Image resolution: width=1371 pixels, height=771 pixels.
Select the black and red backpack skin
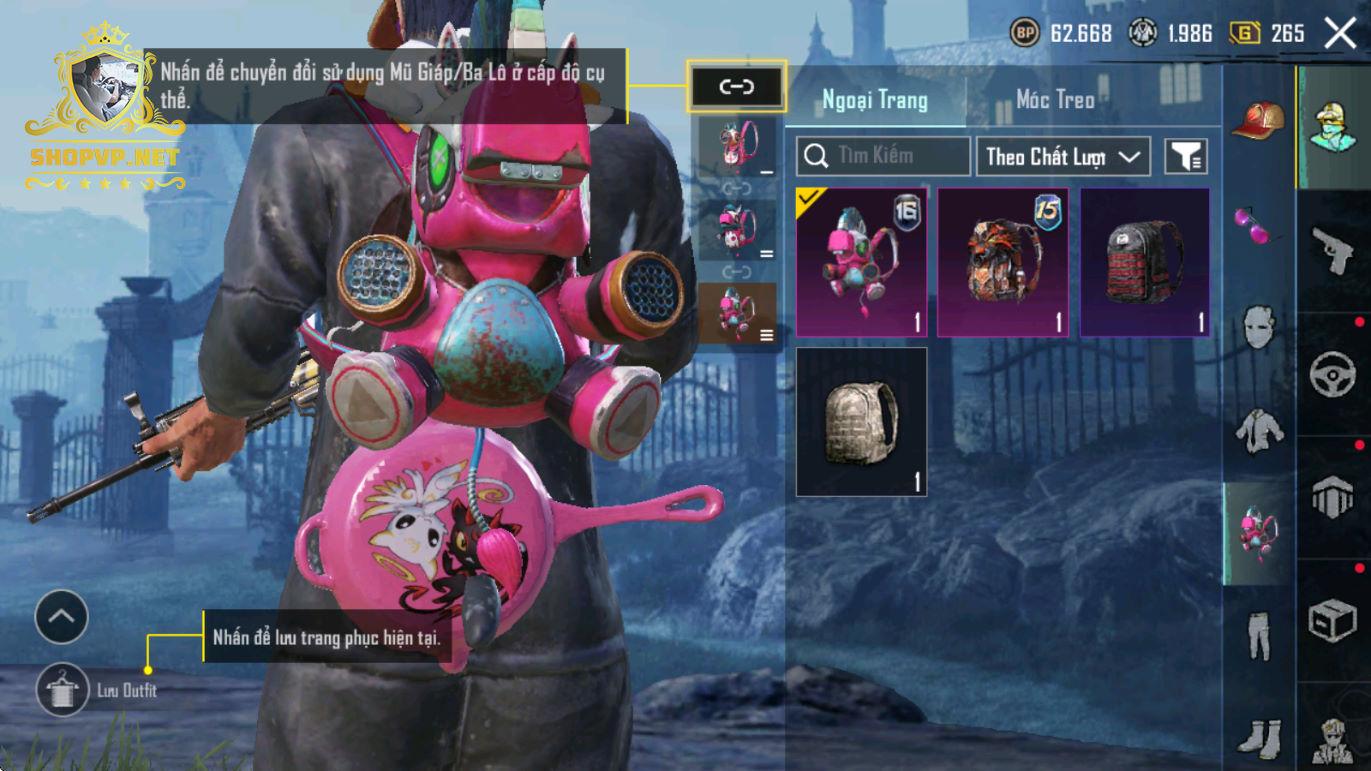point(1145,262)
